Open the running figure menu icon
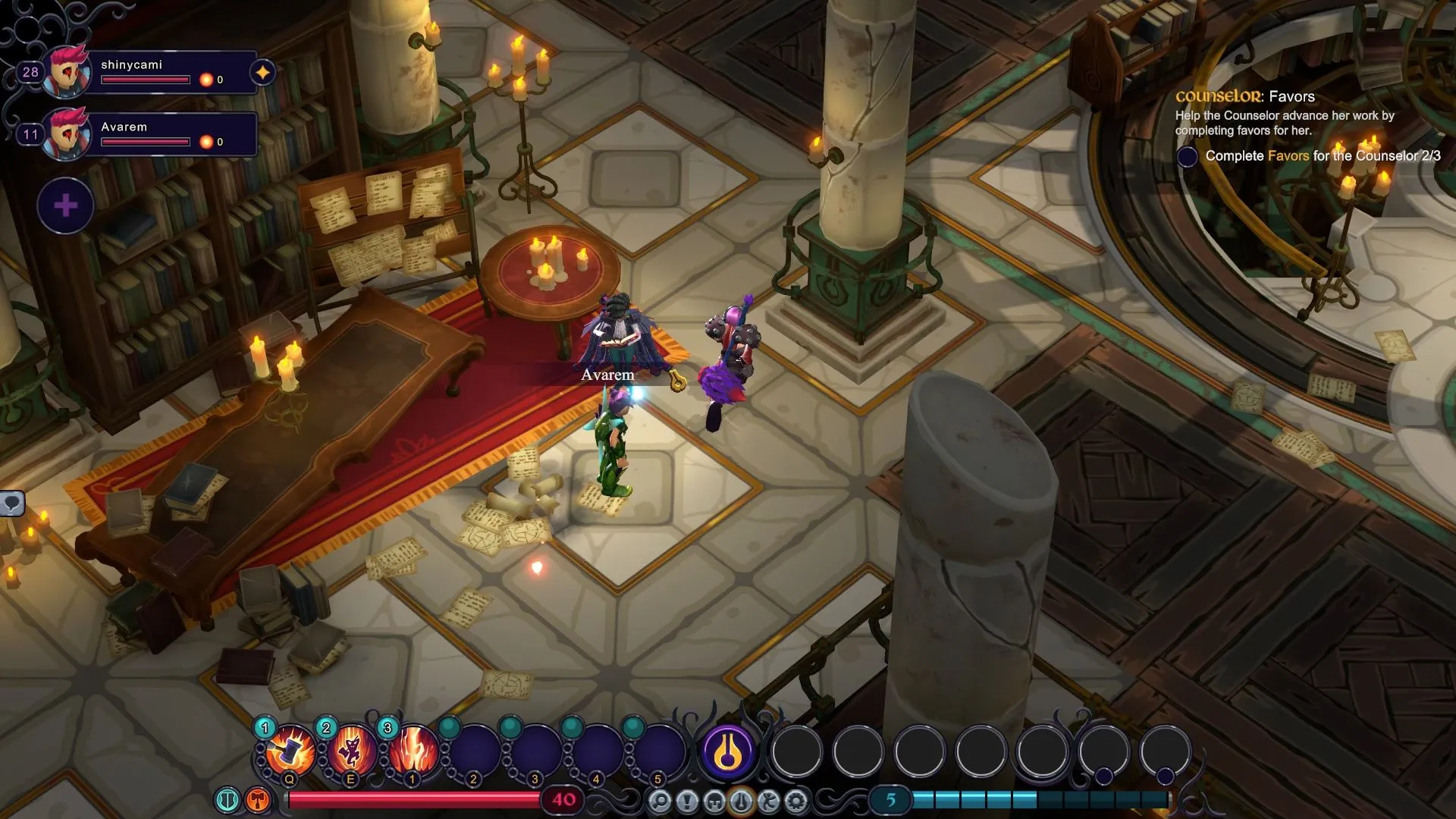This screenshot has width=1456, height=819. tap(768, 801)
